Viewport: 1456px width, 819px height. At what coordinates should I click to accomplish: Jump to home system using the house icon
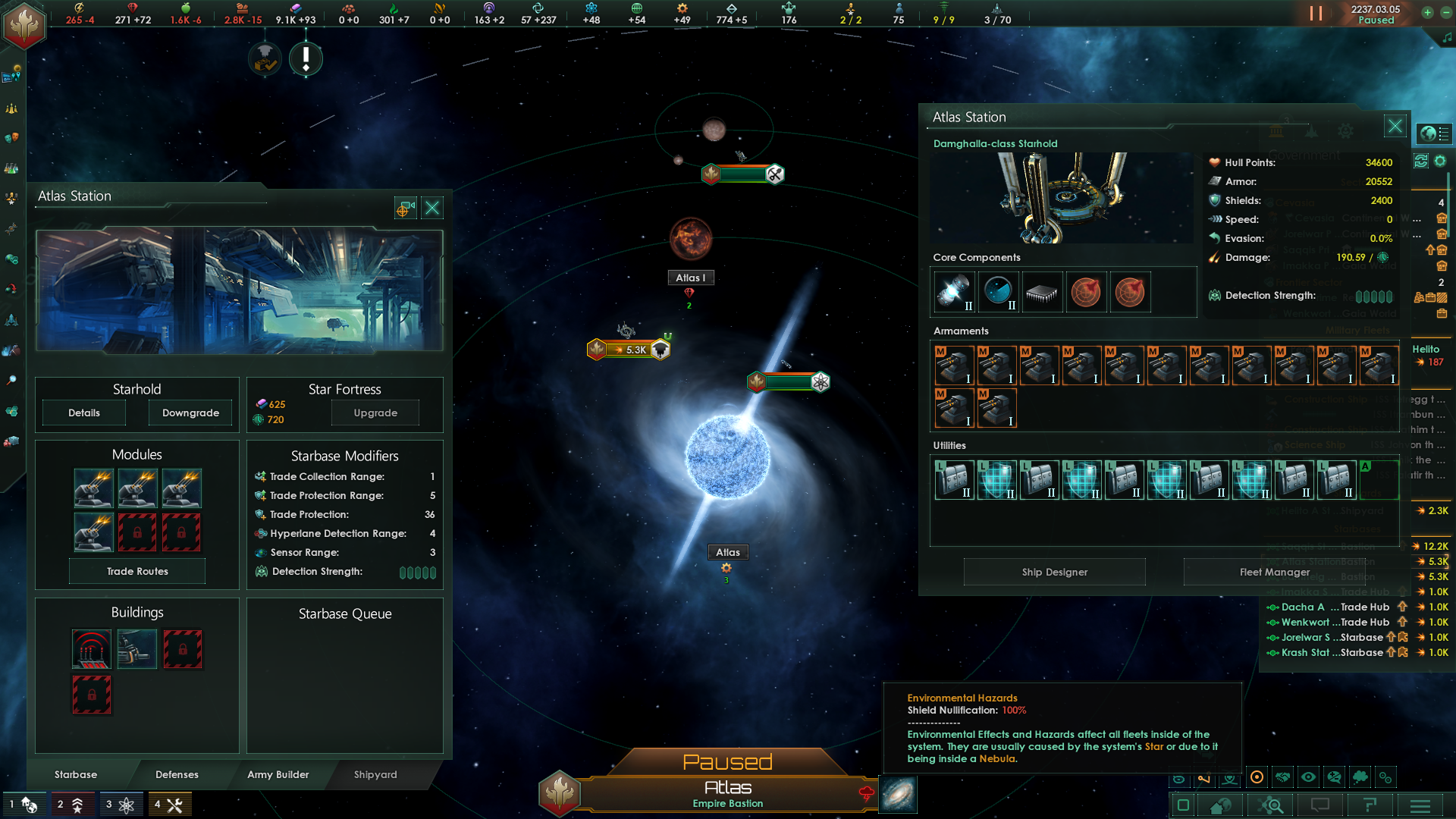coord(1220,805)
